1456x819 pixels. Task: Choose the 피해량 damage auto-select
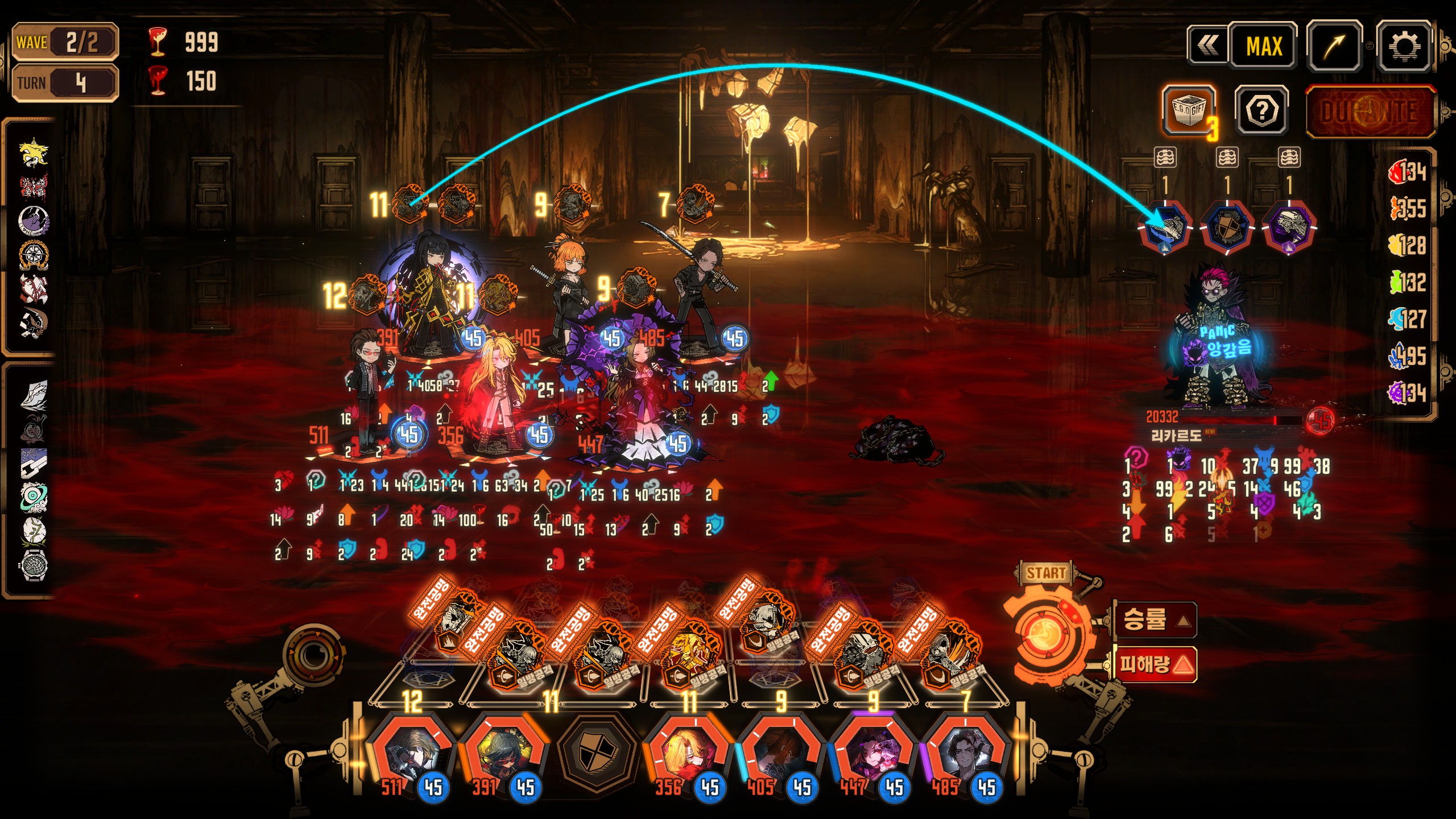(1155, 664)
